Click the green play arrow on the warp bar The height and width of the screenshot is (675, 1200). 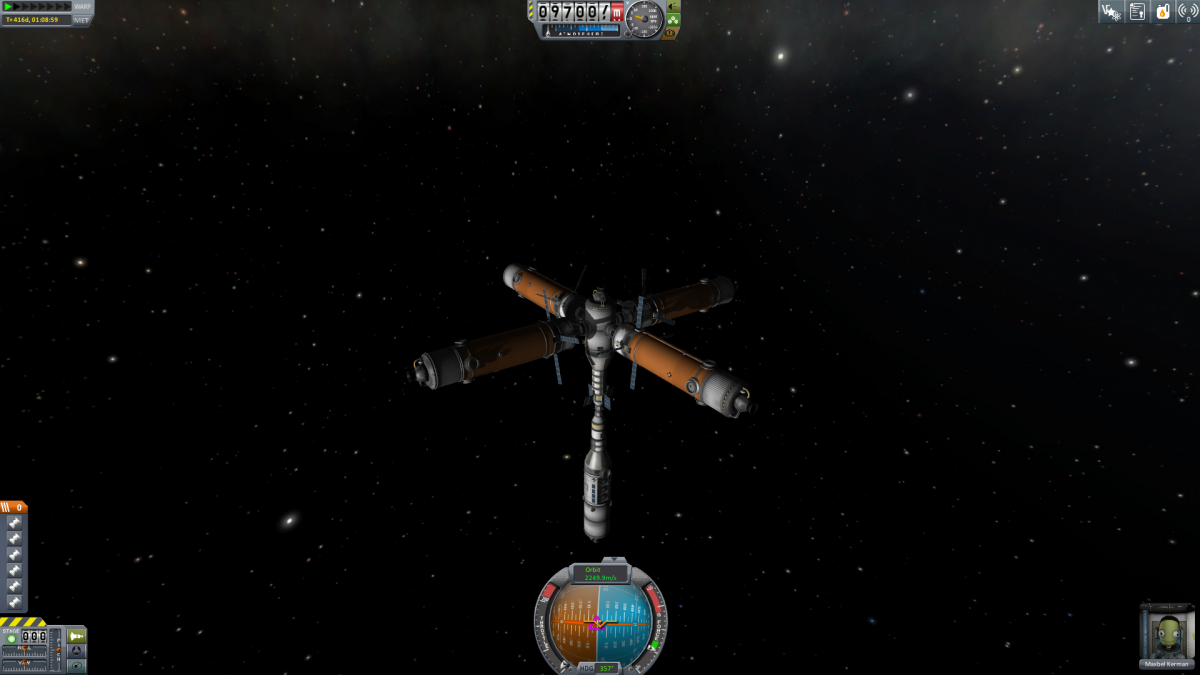pyautogui.click(x=9, y=6)
